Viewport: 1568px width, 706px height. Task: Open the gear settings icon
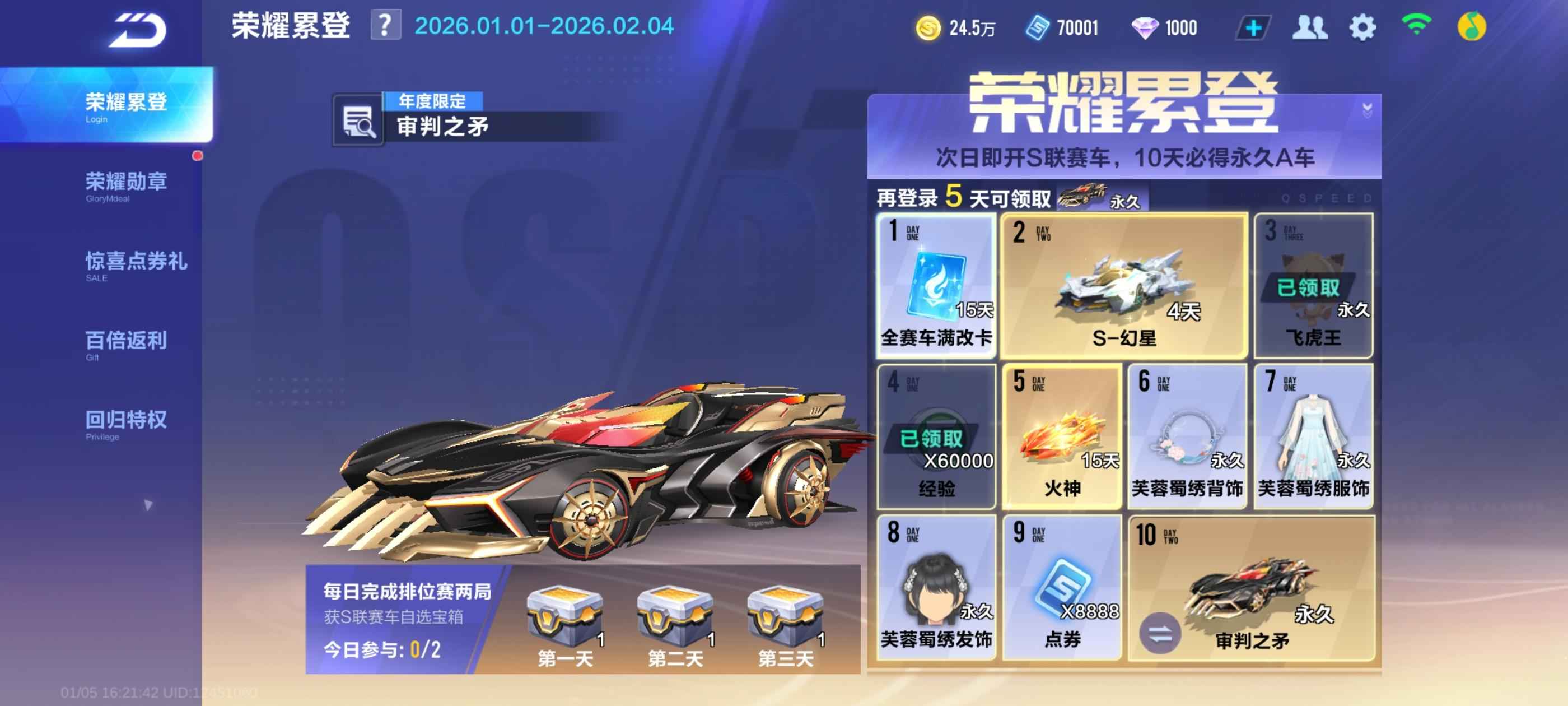1362,28
